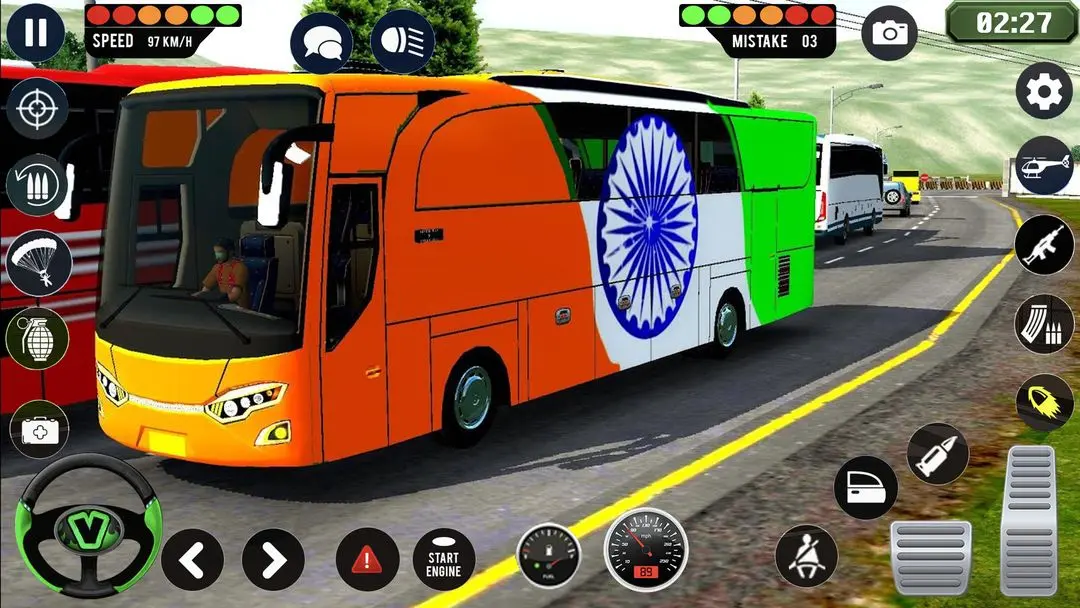Hit the brake pedal
Screen dimensions: 1080x608
[930, 556]
